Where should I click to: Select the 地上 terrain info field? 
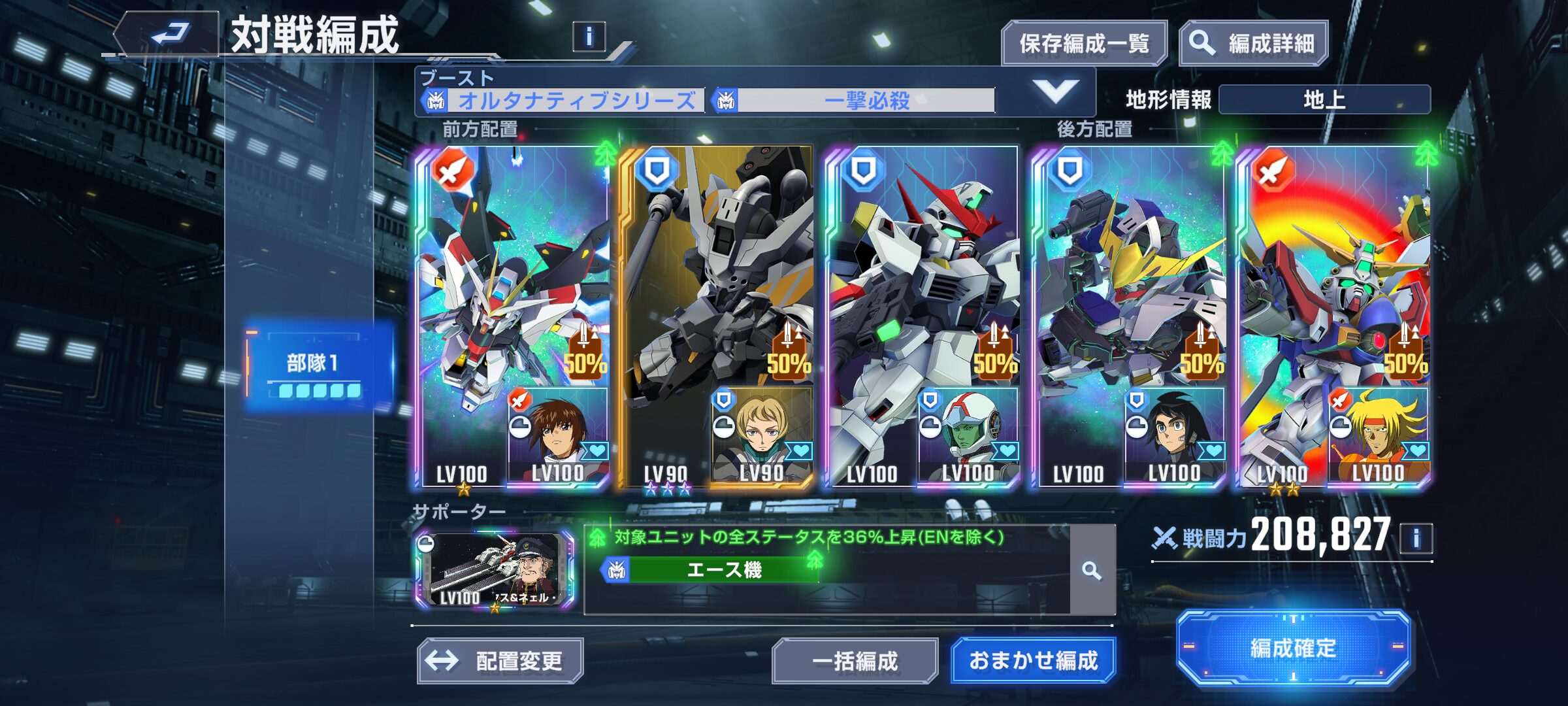[1324, 100]
